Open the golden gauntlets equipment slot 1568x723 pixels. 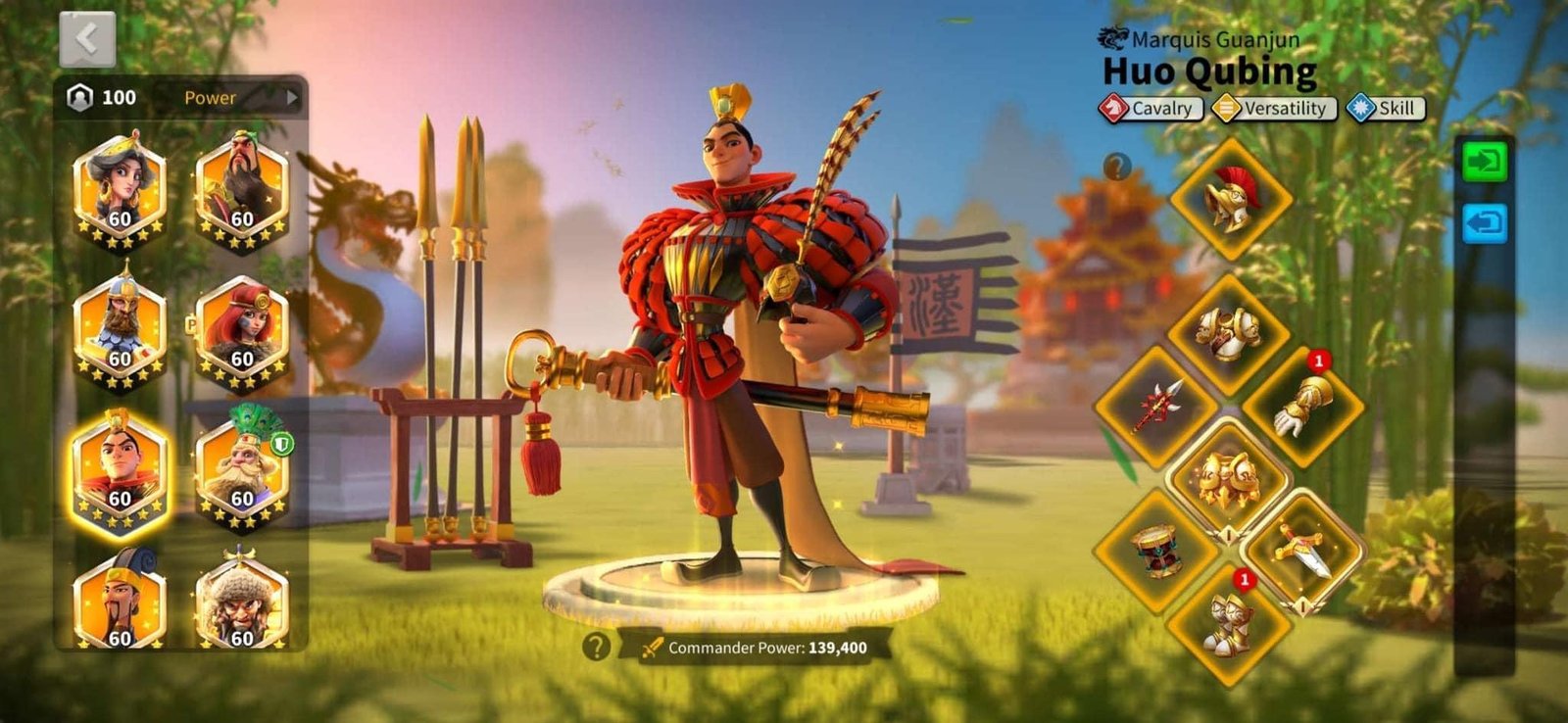[1302, 406]
